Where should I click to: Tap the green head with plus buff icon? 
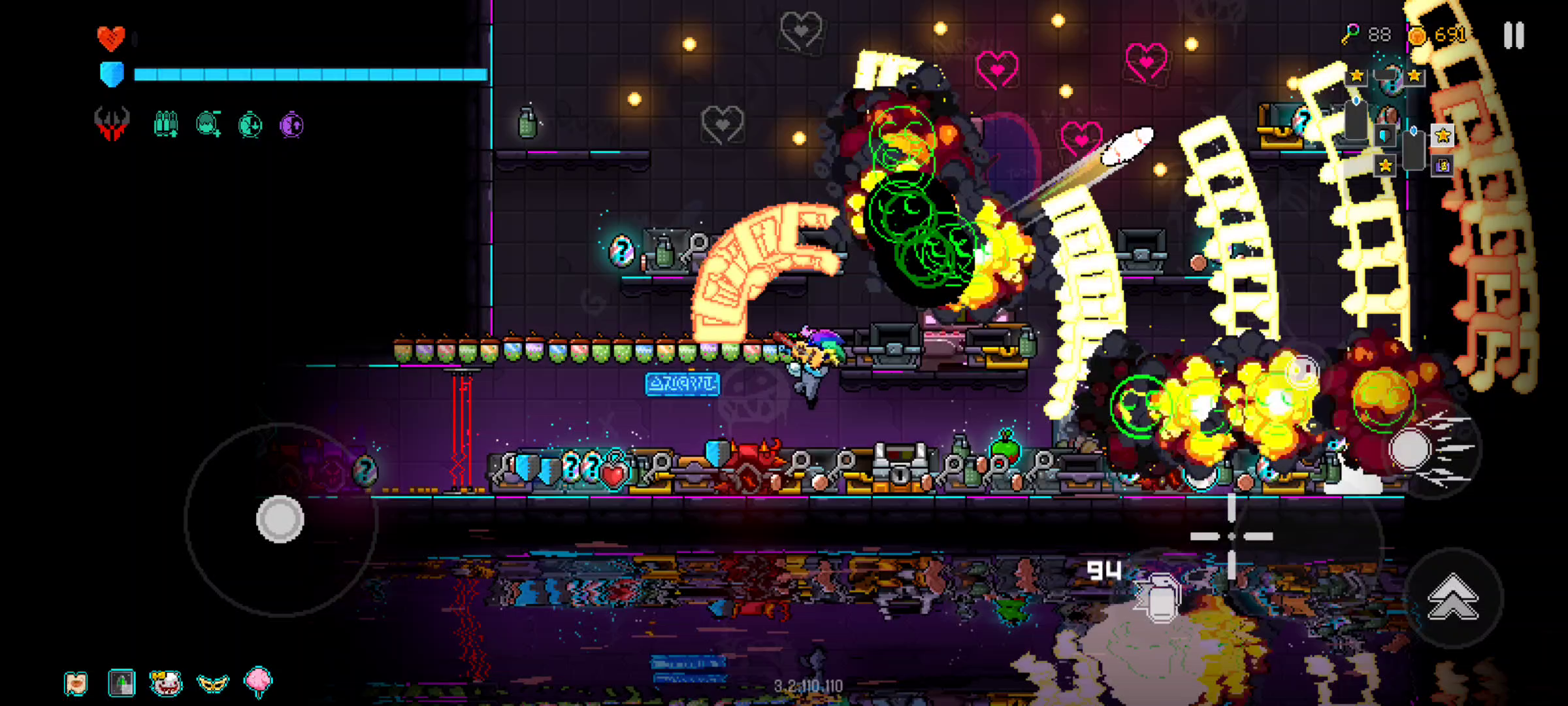coord(208,124)
